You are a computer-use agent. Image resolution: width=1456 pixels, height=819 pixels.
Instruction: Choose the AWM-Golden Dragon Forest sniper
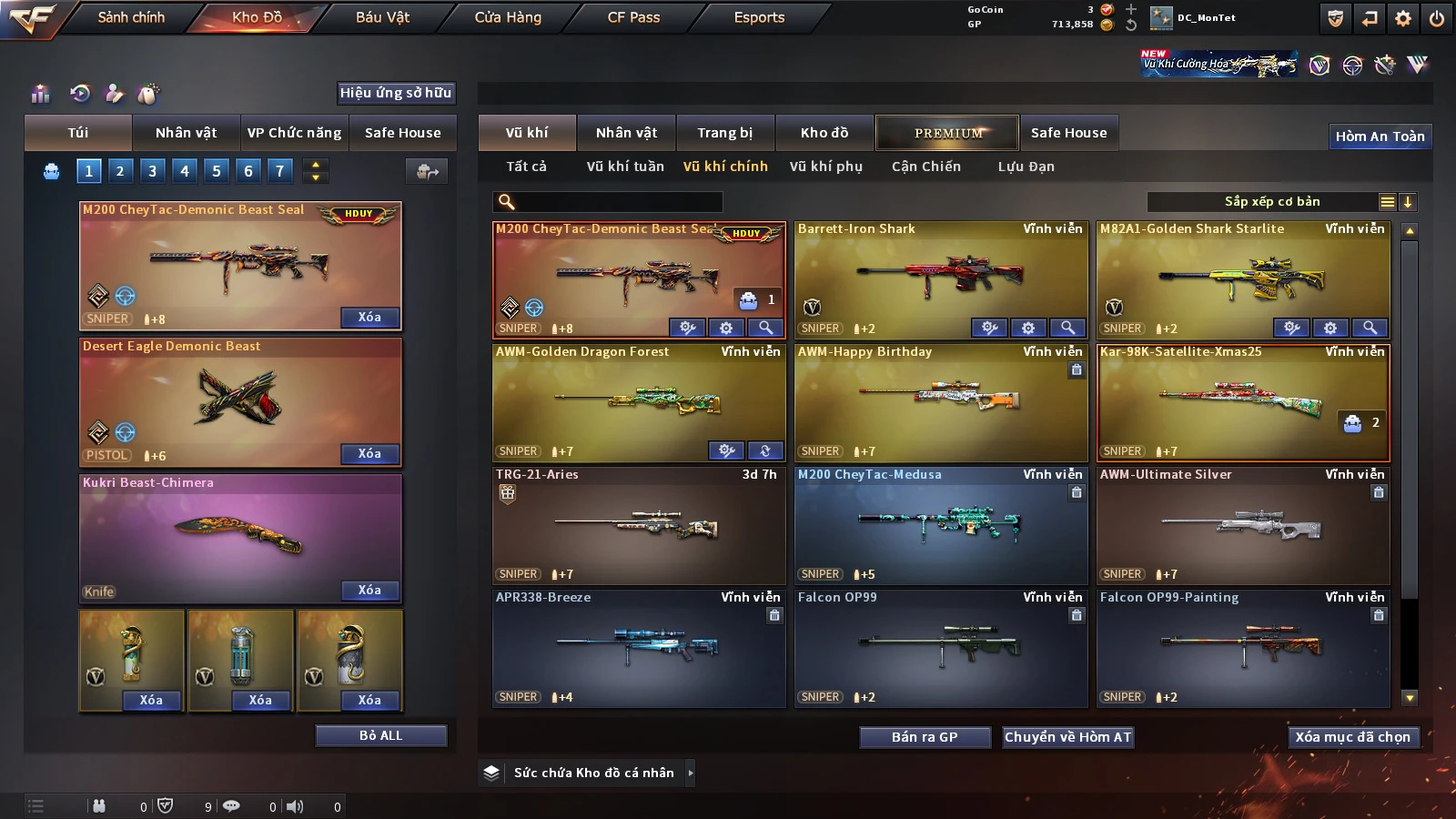point(638,400)
